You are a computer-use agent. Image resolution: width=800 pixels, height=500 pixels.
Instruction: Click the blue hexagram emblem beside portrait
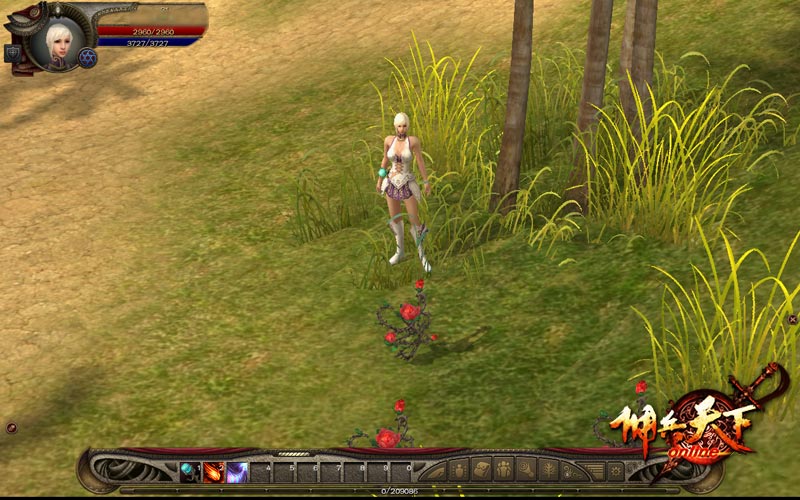point(87,58)
